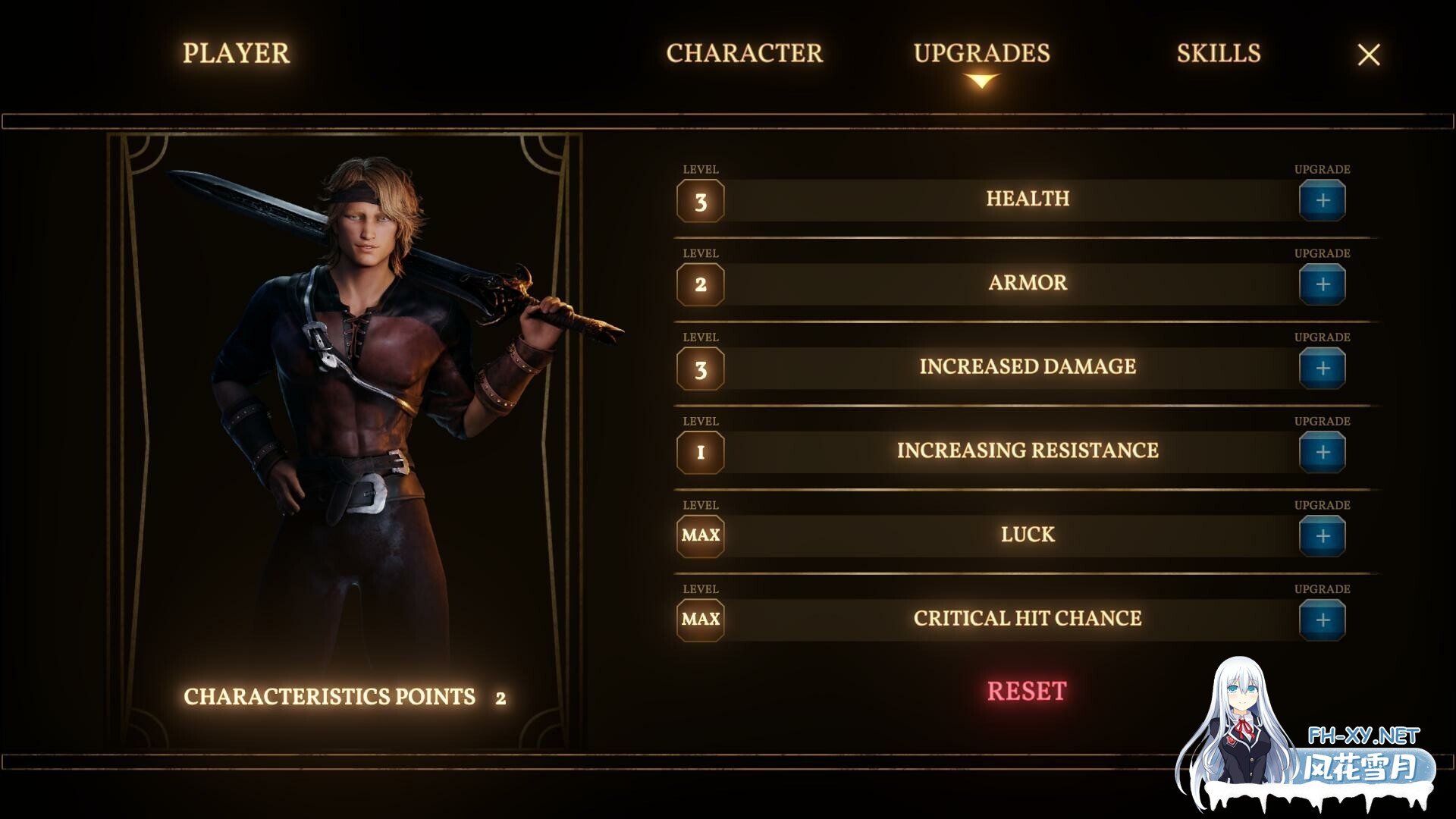Viewport: 1456px width, 819px height.
Task: Switch to the Character tab
Action: (744, 53)
